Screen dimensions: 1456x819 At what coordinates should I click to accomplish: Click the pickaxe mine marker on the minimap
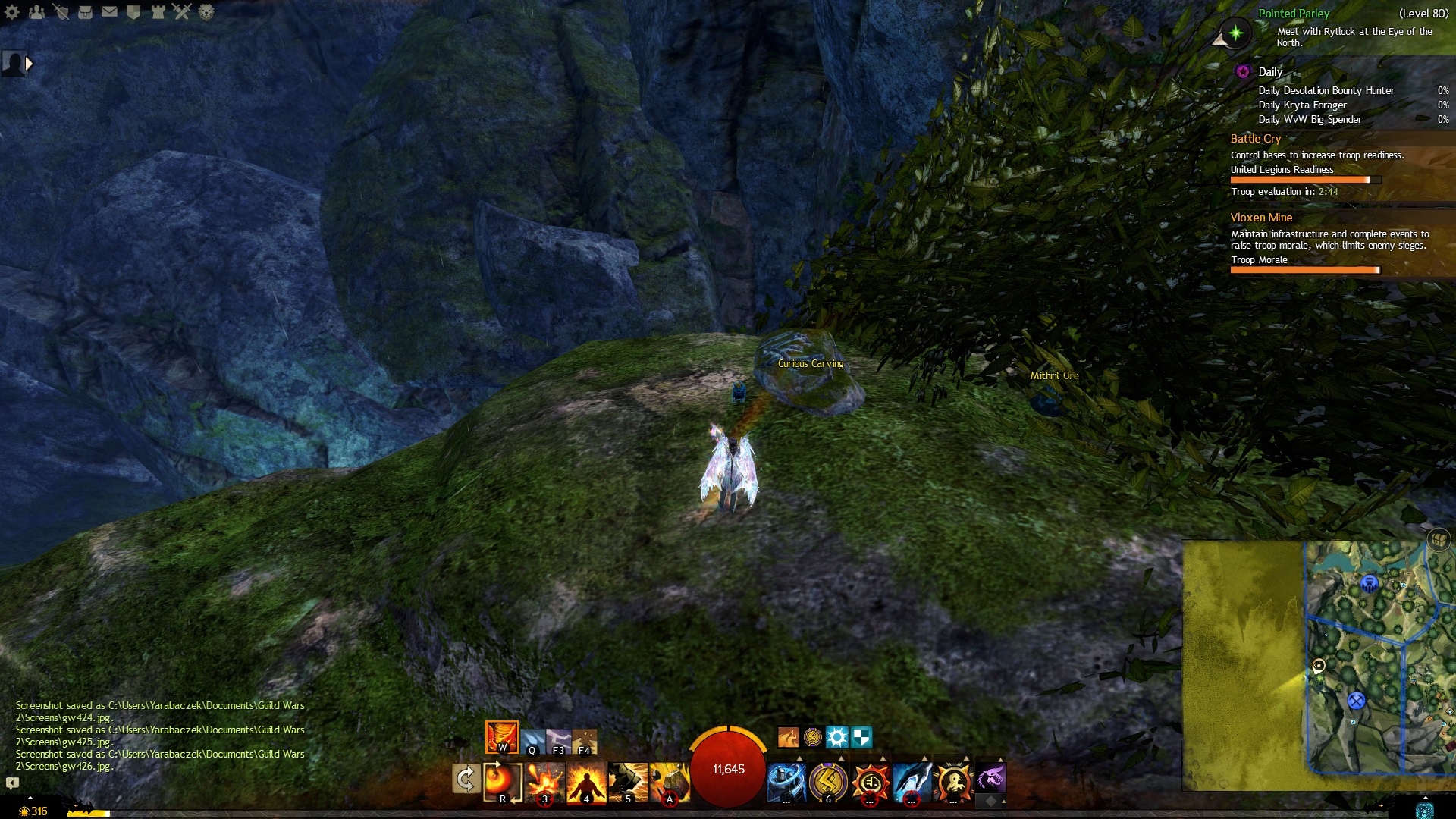pyautogui.click(x=1356, y=701)
